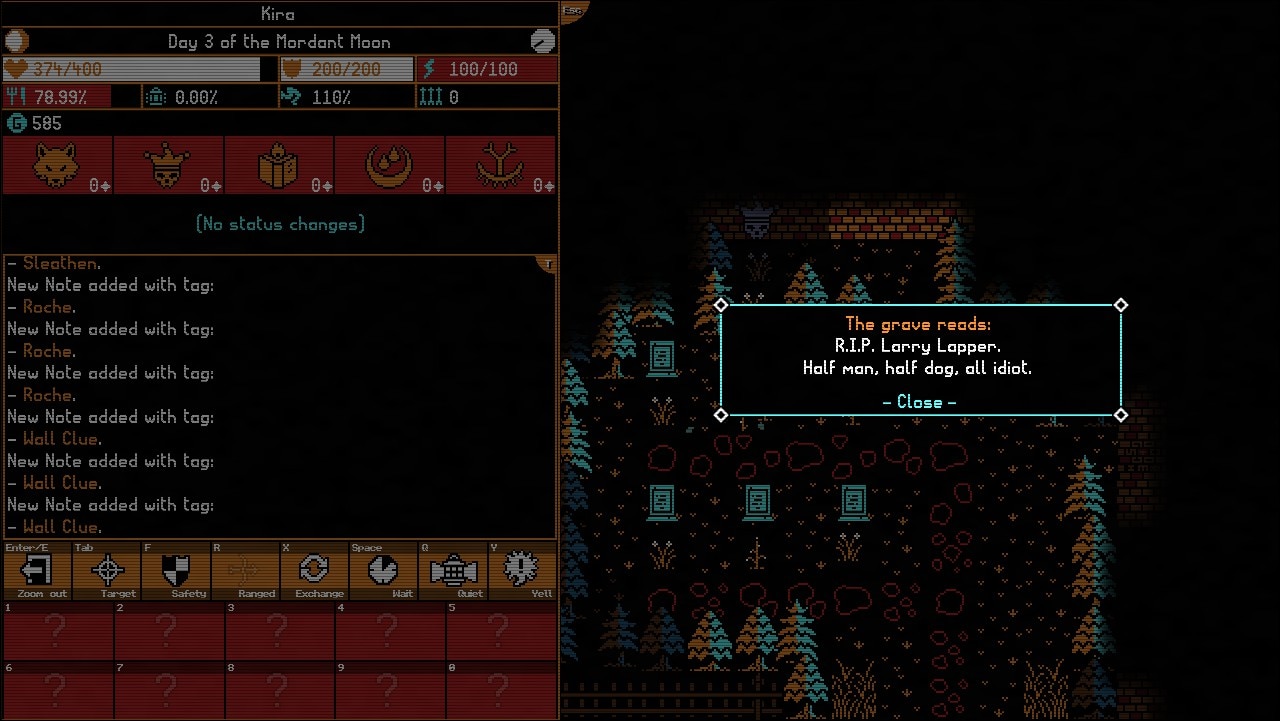
Task: Click the round clock icon beside the date
Action: point(542,41)
